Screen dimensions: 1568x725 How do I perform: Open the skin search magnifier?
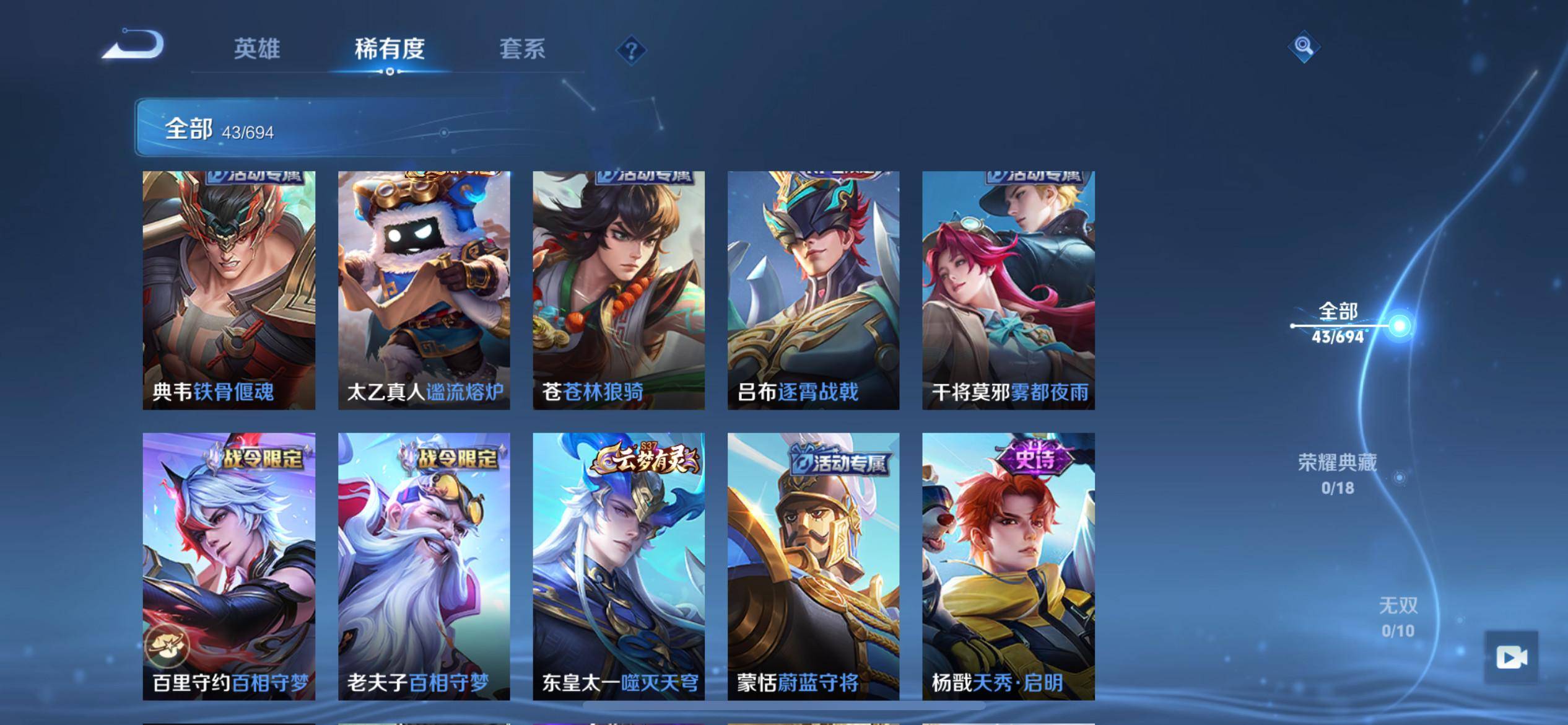pyautogui.click(x=1304, y=46)
